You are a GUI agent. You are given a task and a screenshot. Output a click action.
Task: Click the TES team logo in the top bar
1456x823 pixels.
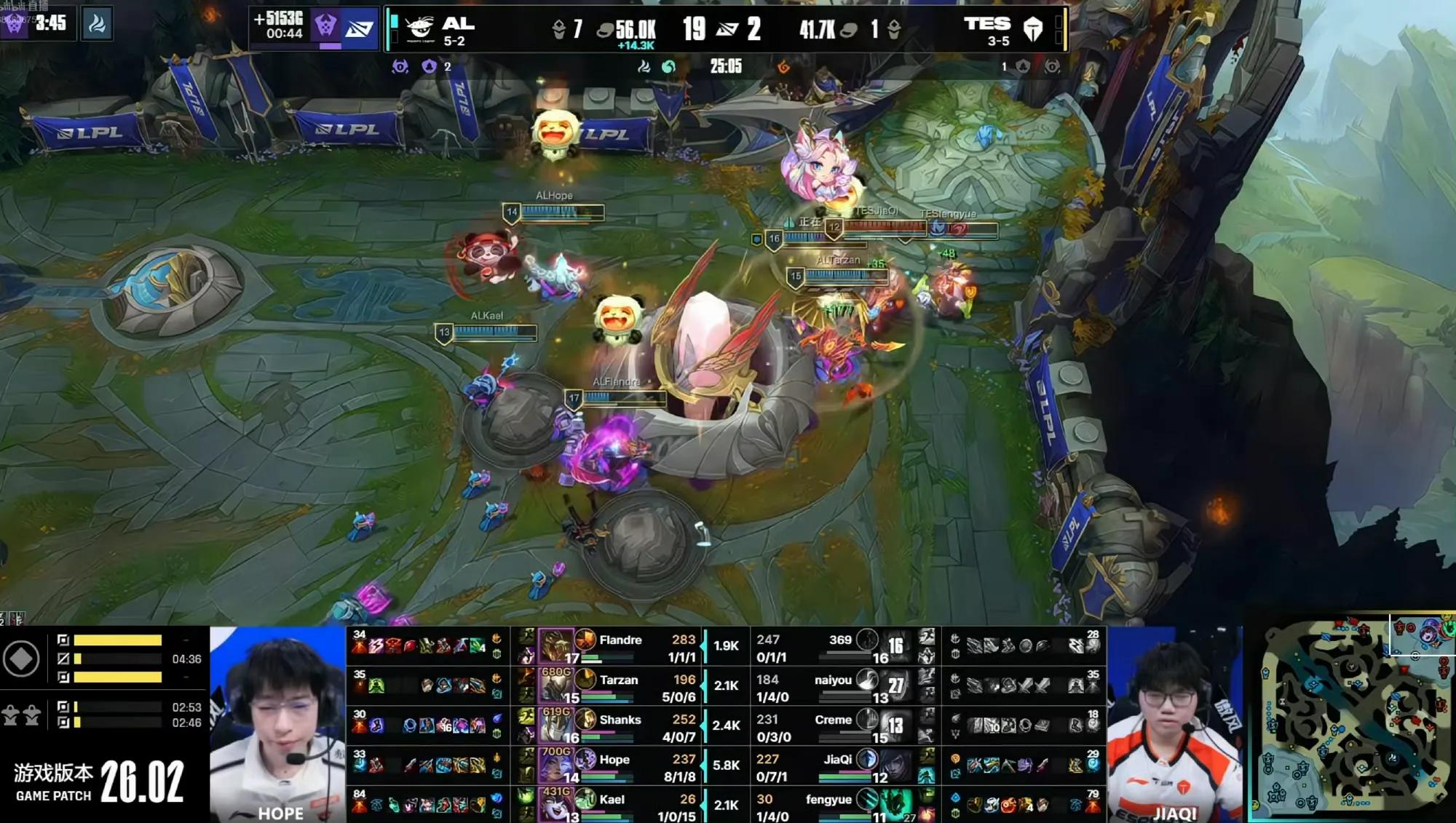(x=1033, y=29)
